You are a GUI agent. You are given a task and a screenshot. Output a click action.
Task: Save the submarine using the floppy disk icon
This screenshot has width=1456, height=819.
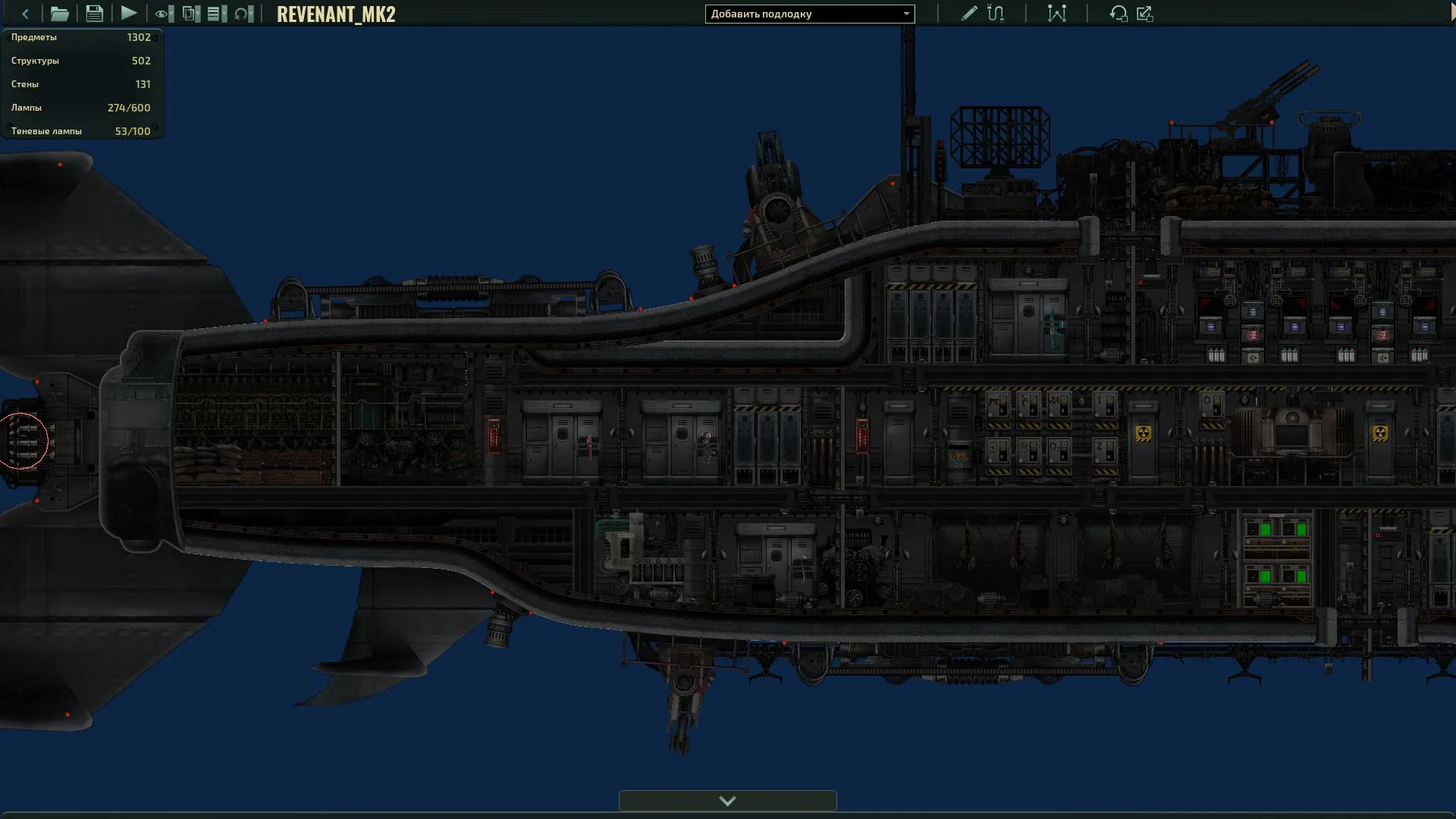point(94,14)
